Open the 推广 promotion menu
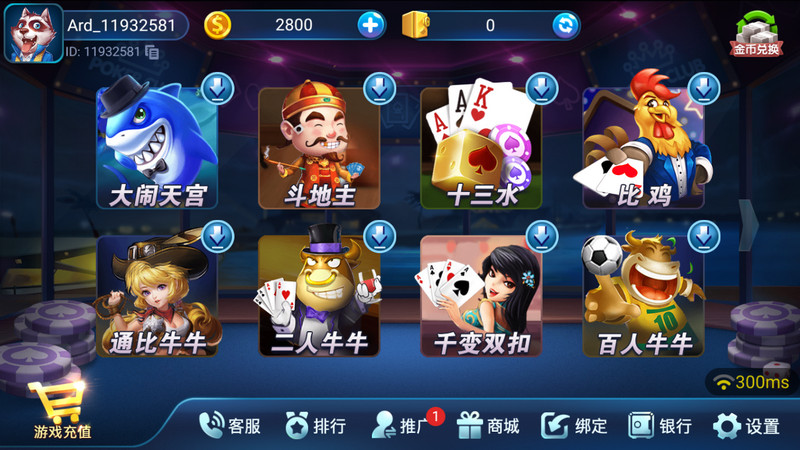The width and height of the screenshot is (800, 450). (402, 426)
